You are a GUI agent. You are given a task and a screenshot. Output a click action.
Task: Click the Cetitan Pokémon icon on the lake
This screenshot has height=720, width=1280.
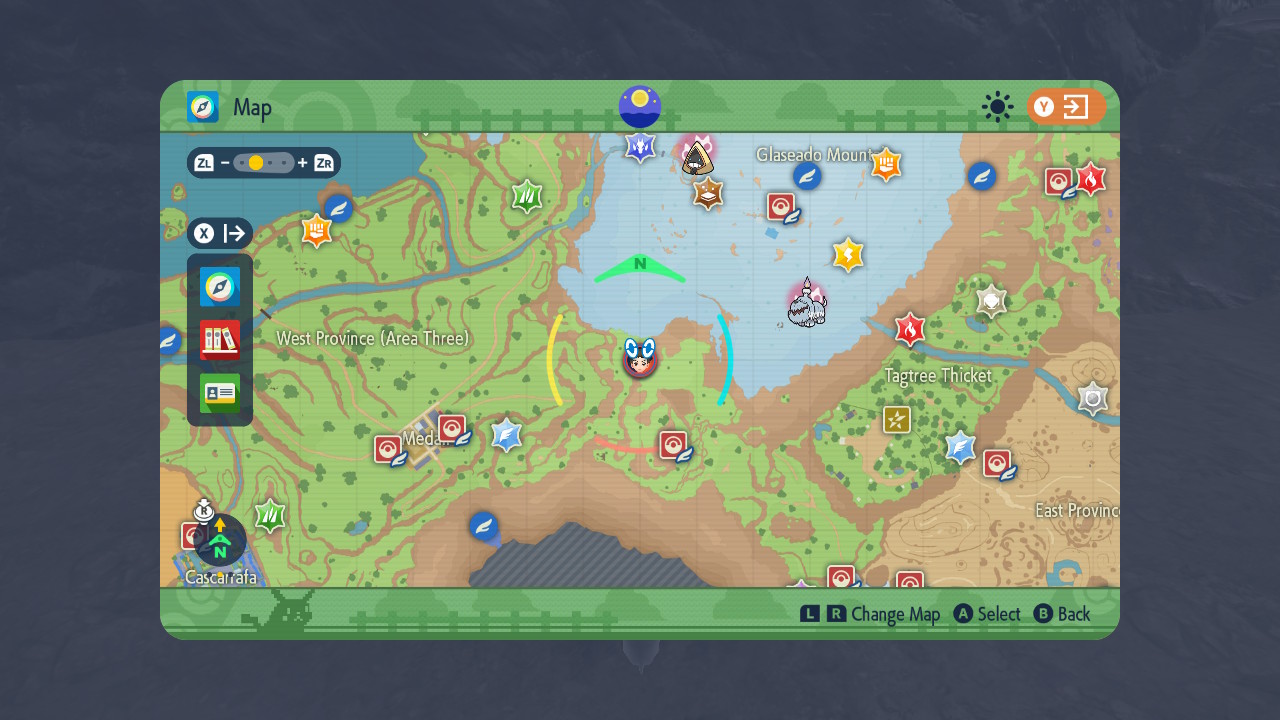click(806, 305)
